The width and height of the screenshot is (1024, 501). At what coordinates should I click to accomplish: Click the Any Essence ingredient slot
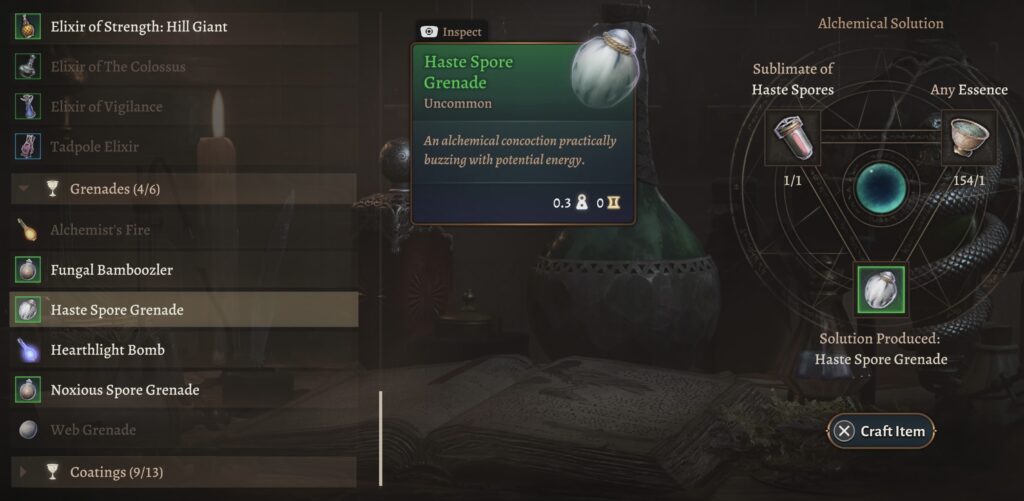(x=968, y=138)
